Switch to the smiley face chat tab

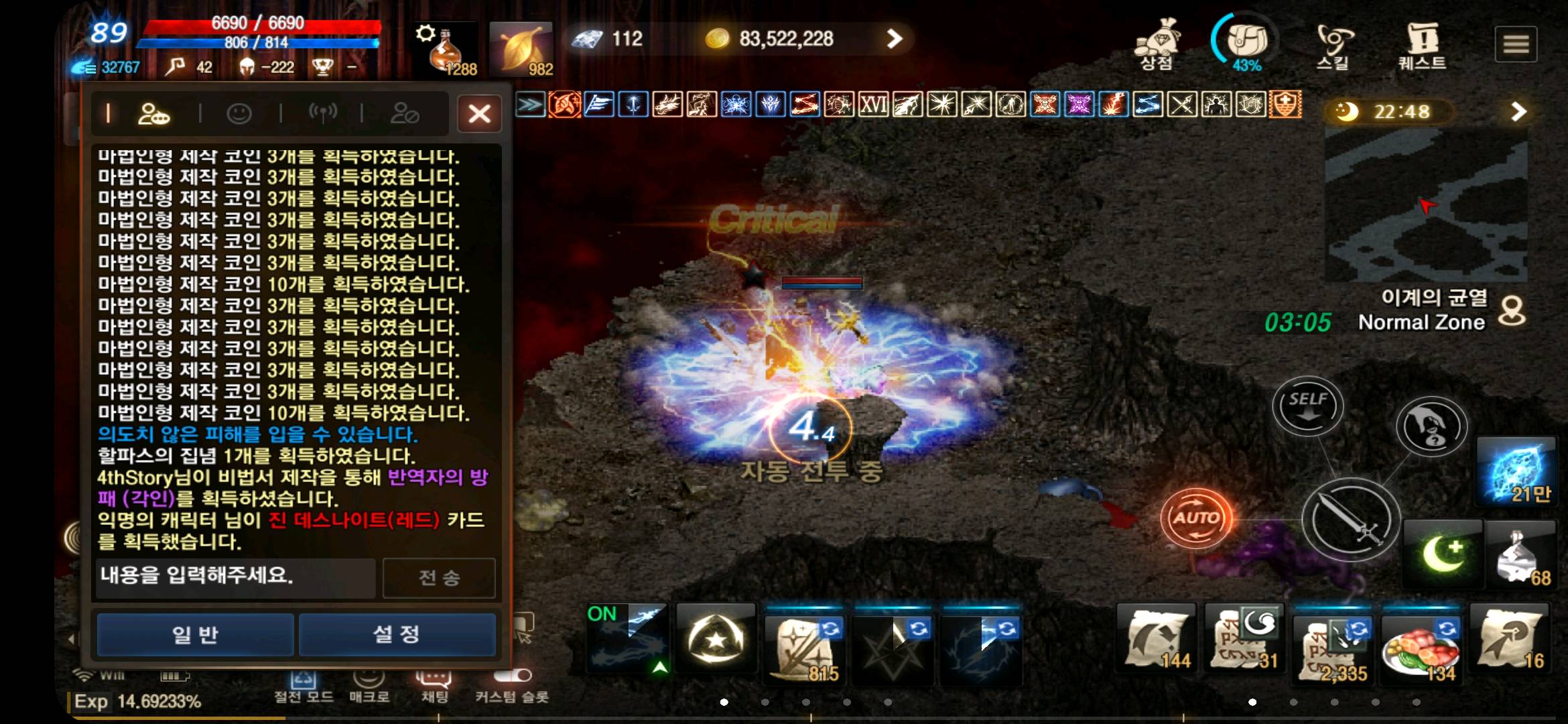[x=240, y=113]
